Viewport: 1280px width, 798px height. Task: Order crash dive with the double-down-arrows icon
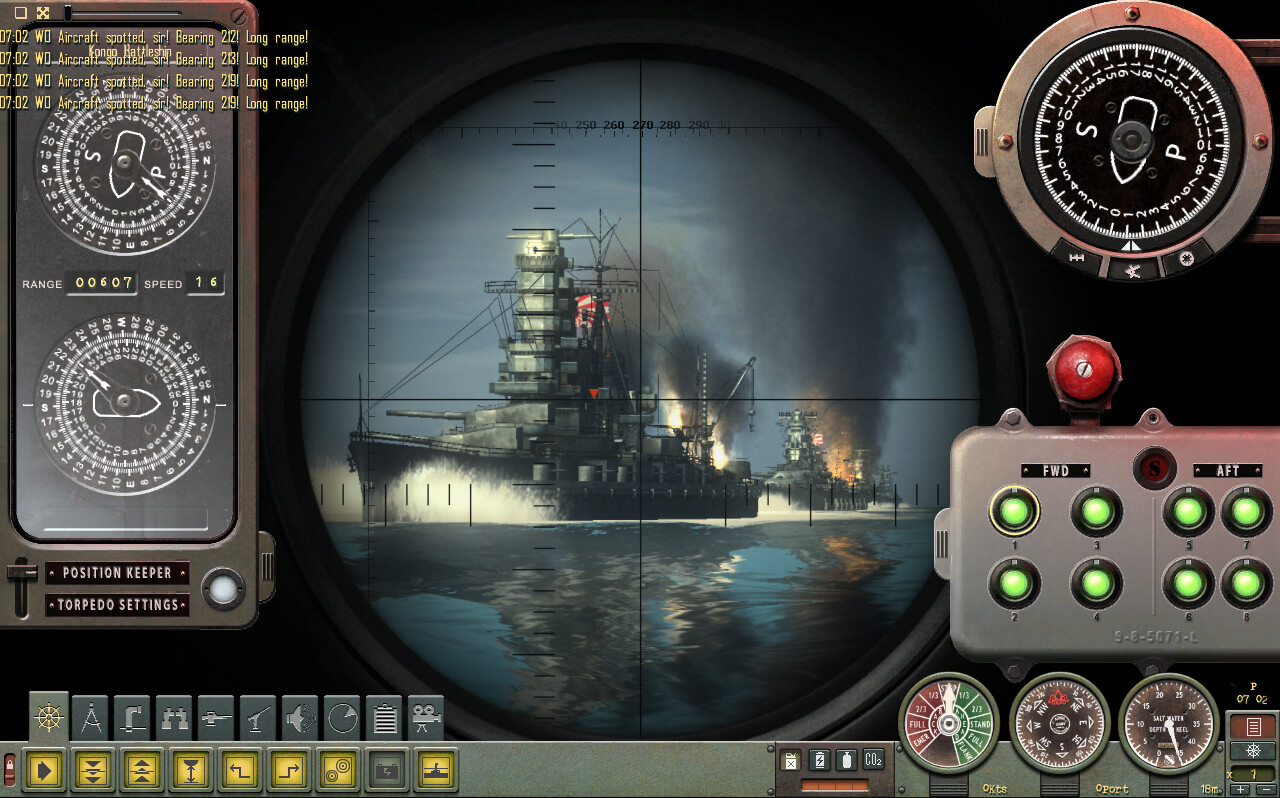click(92, 770)
